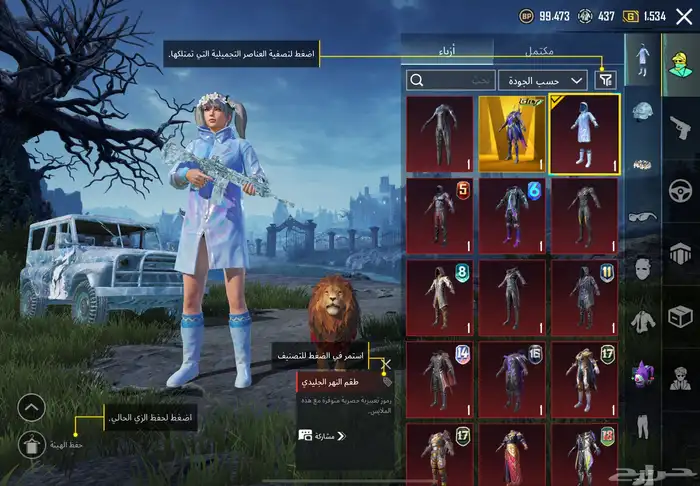Switch to the مكتمل (complete sets) tab
This screenshot has height=486, width=700.
pyautogui.click(x=538, y=51)
